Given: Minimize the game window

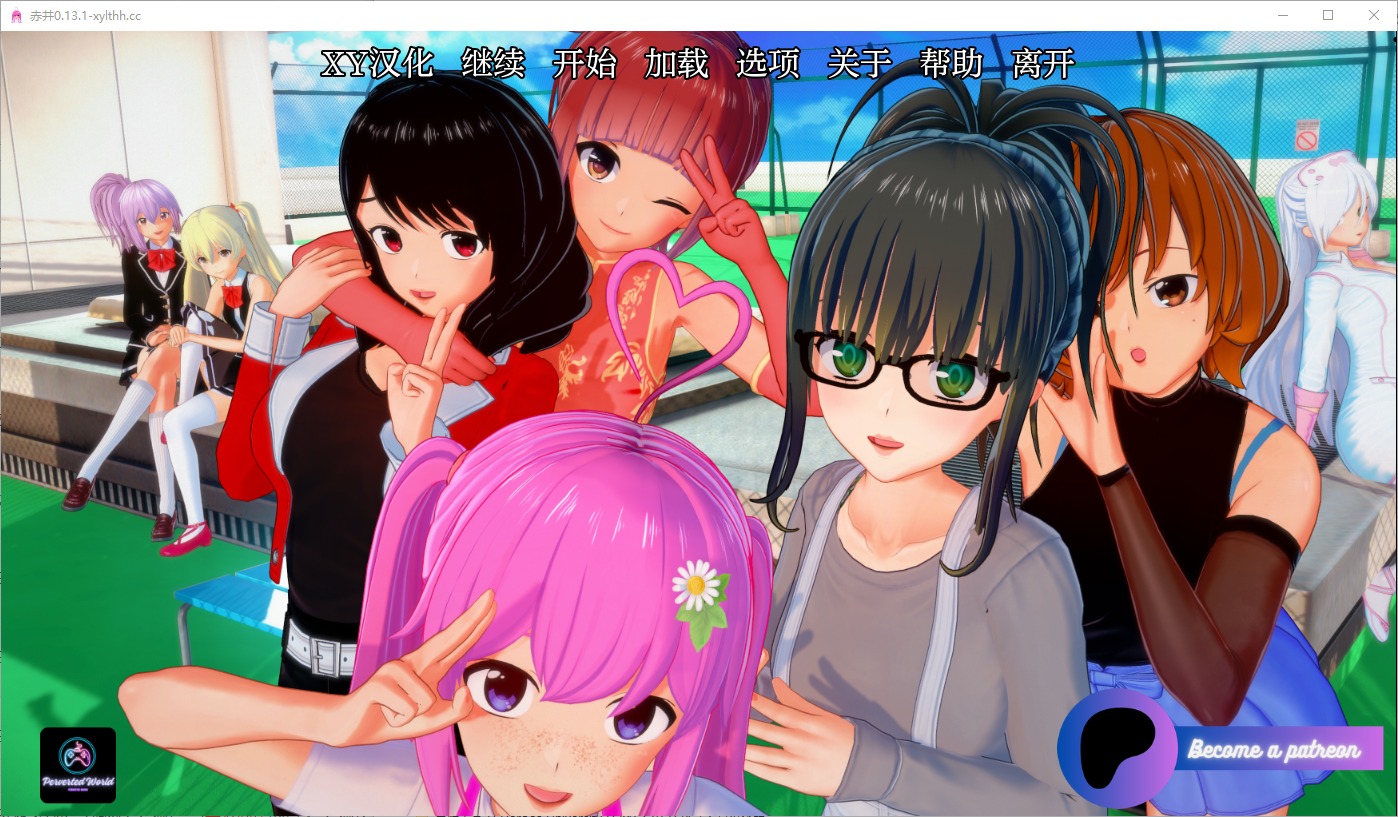Looking at the screenshot, I should coord(1281,15).
